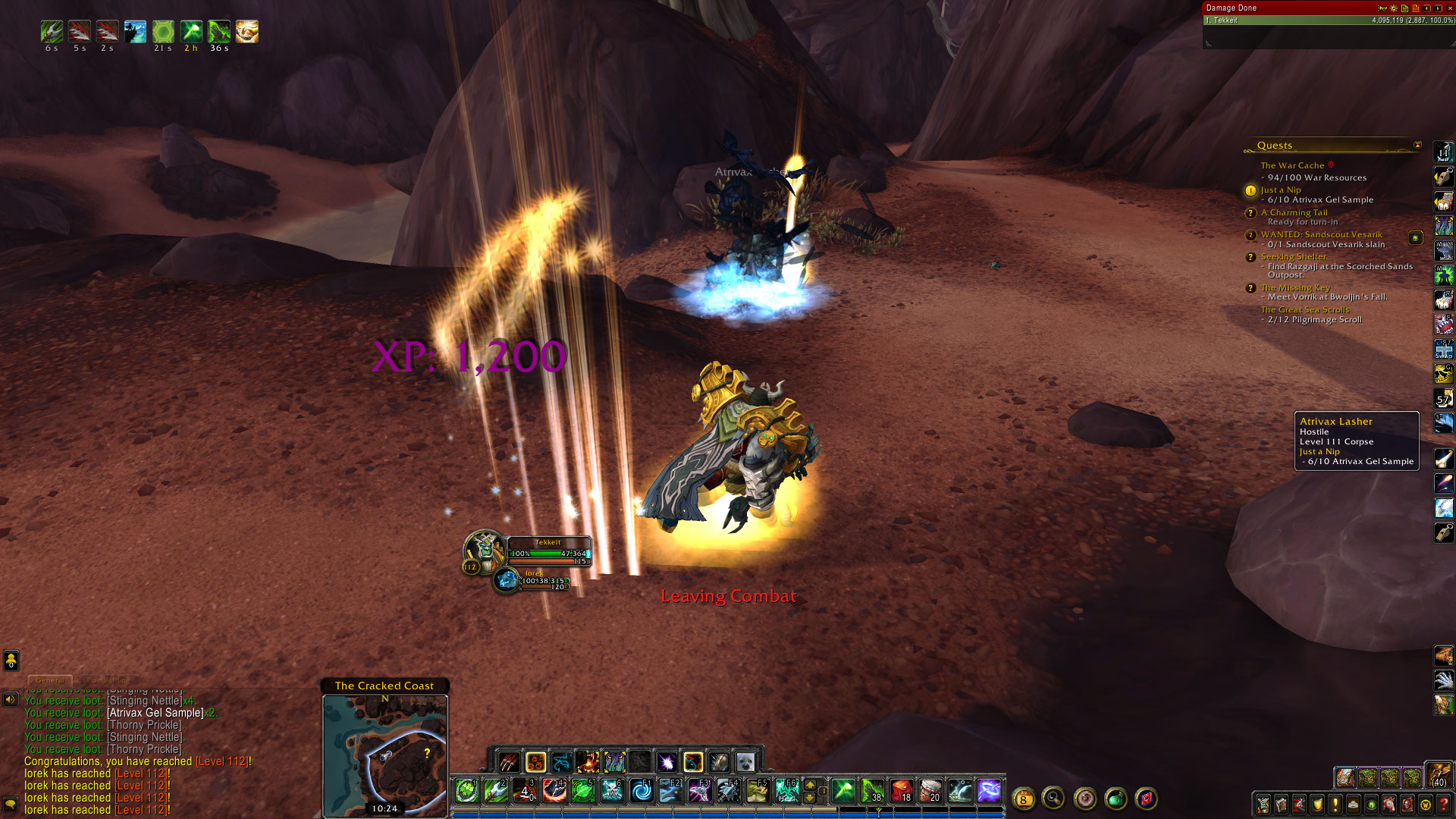Select the Just a Nip quest
Screen dimensions: 1456x819
point(1281,190)
